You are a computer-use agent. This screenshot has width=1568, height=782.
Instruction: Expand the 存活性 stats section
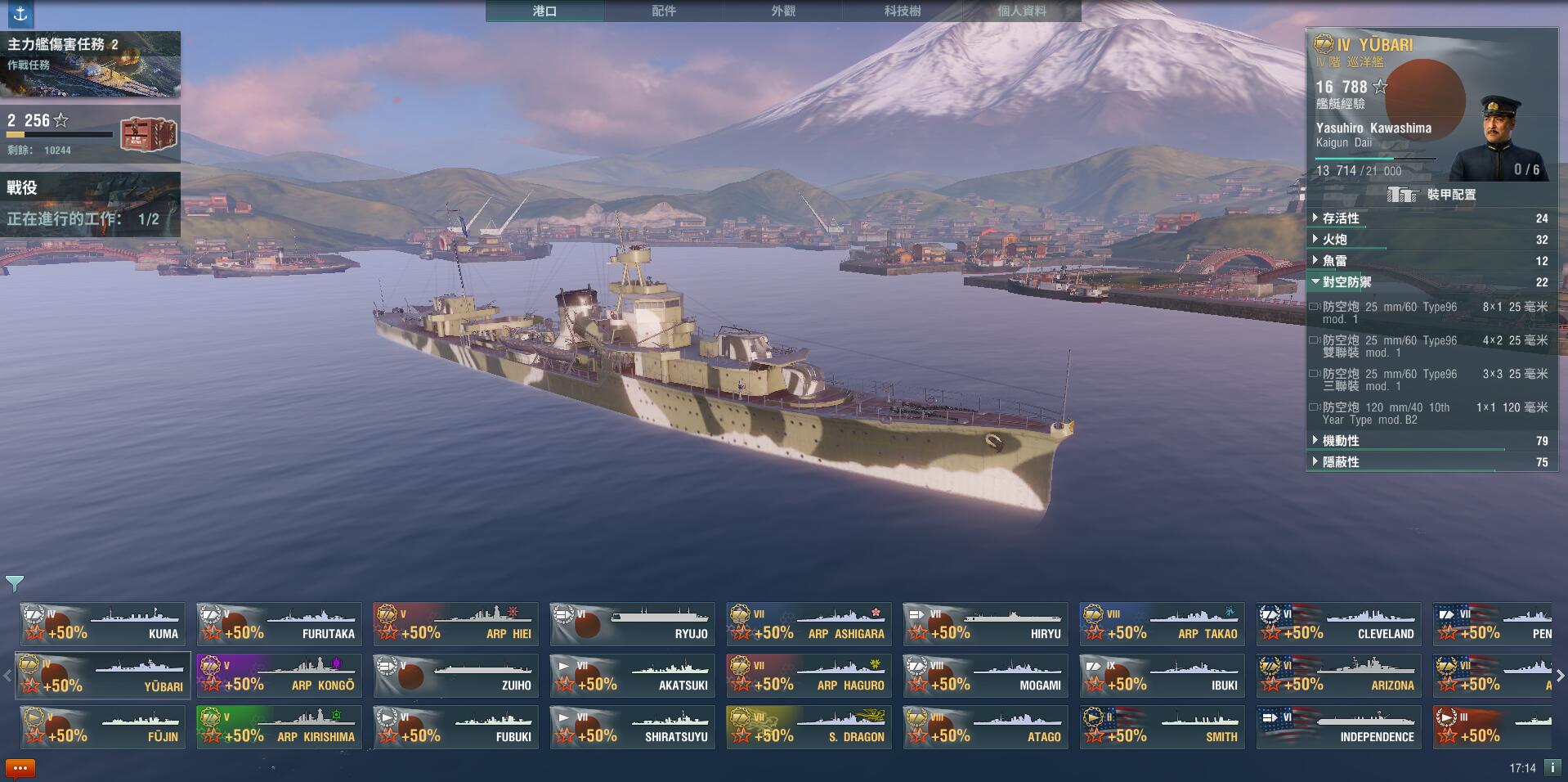1341,218
